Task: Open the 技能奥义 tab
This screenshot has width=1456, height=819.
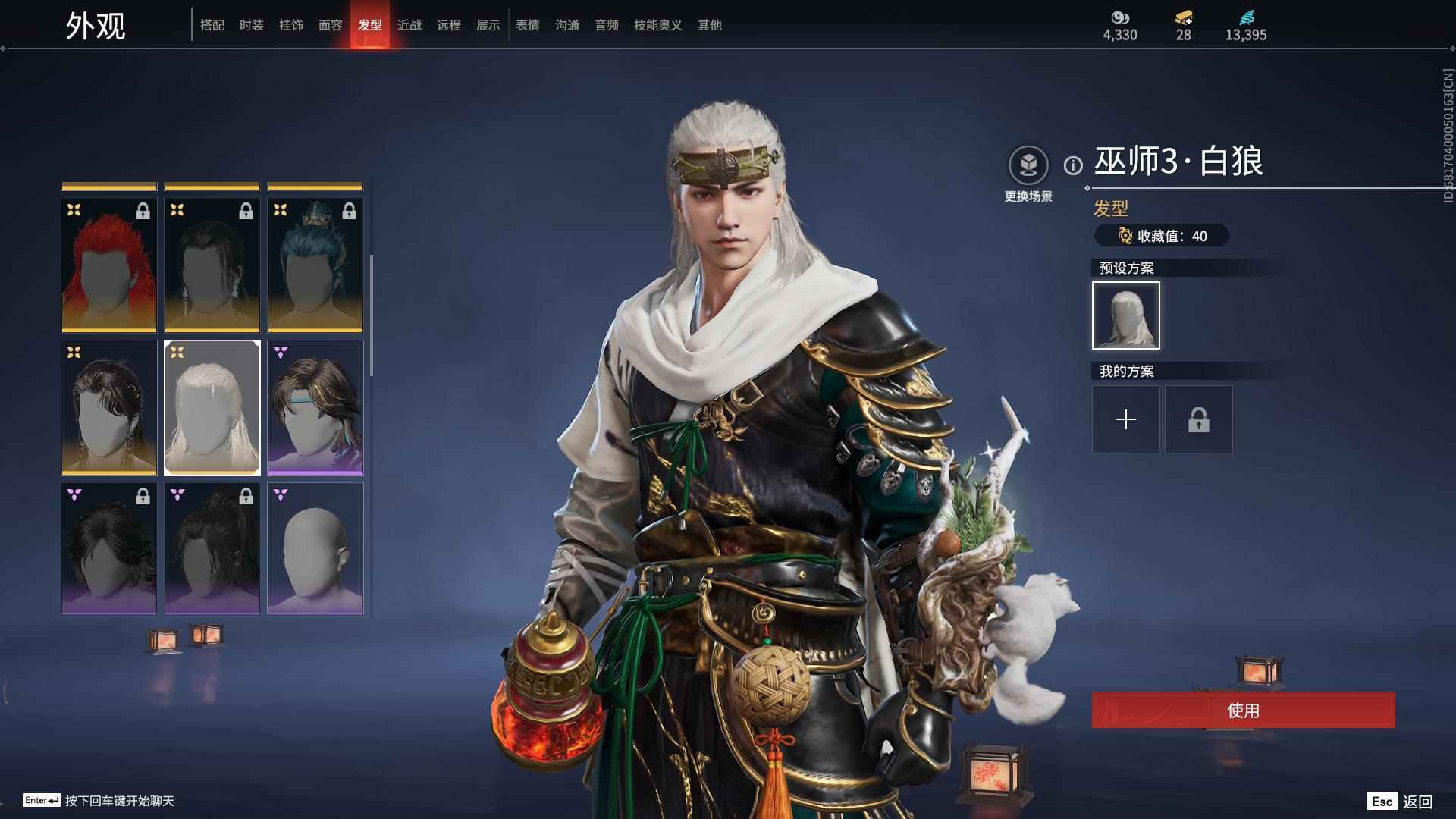Action: [658, 25]
